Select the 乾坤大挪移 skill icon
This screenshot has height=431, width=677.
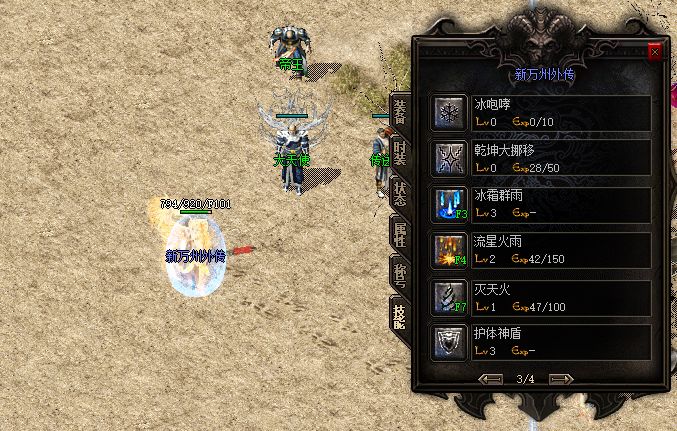tap(448, 157)
